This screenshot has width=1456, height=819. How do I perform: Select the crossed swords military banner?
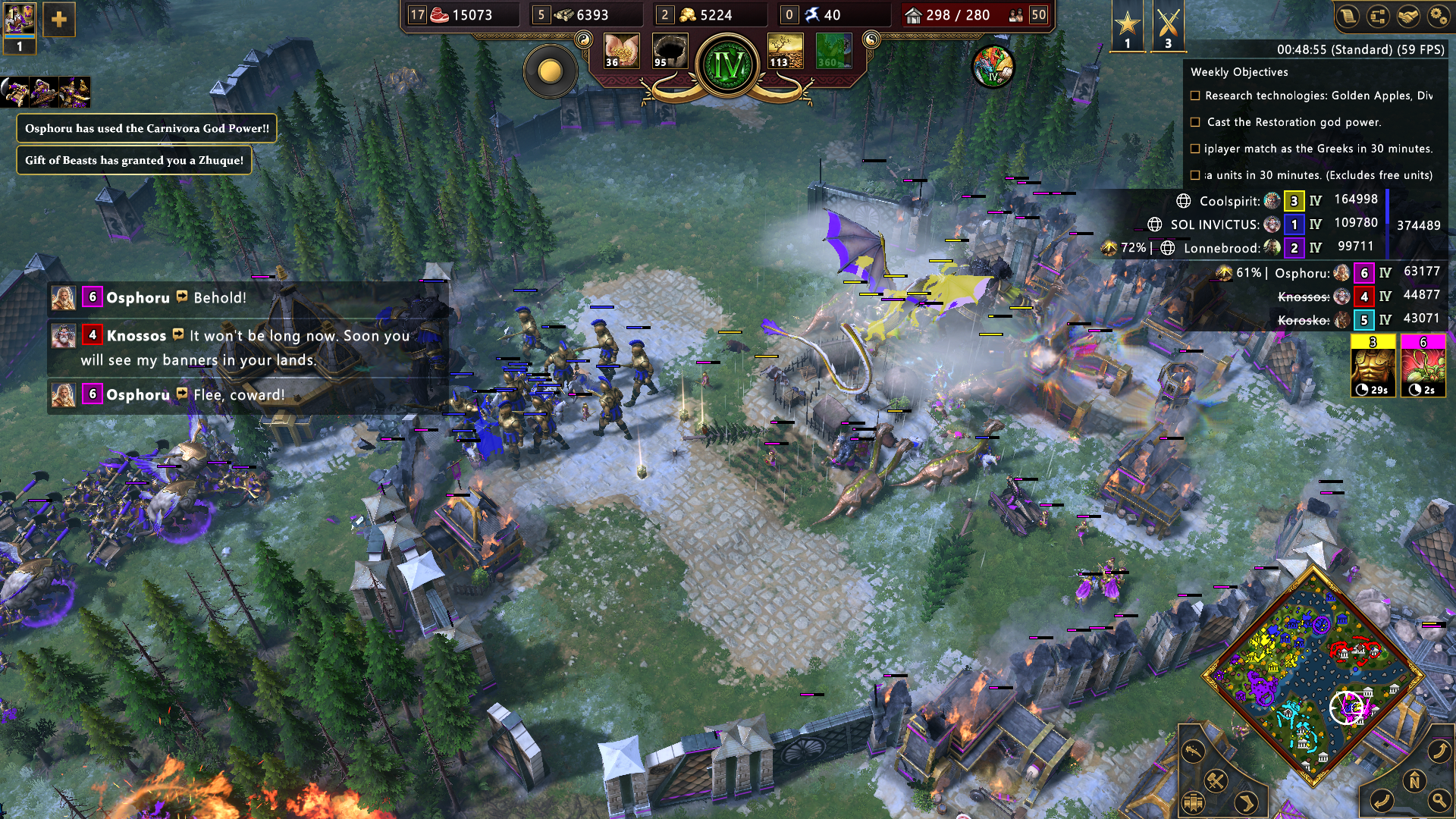1168,25
